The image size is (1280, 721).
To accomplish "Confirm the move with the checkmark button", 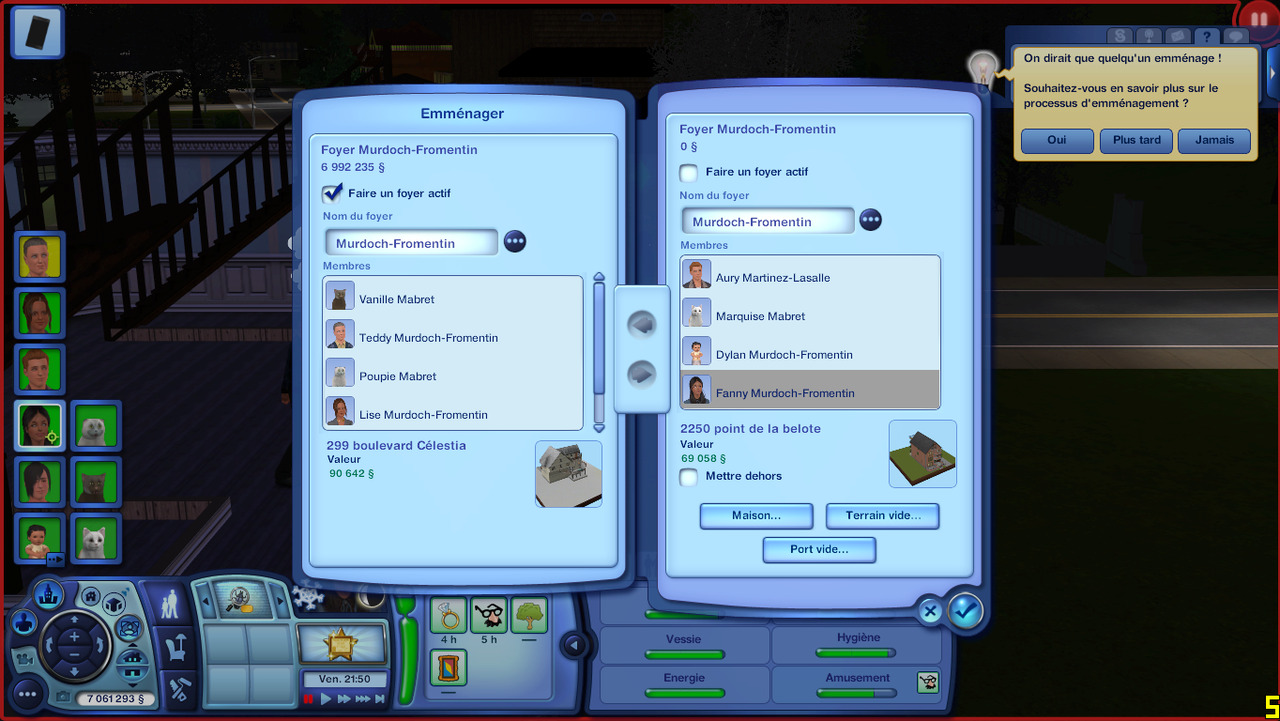I will coord(966,610).
